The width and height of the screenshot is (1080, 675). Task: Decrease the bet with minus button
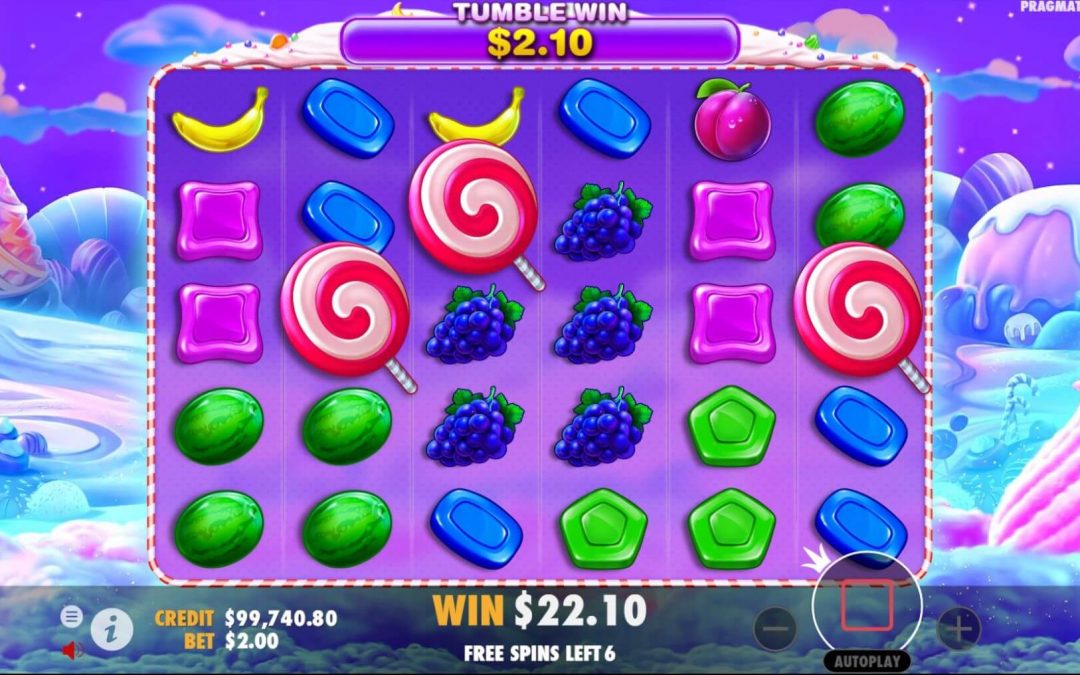coord(774,629)
